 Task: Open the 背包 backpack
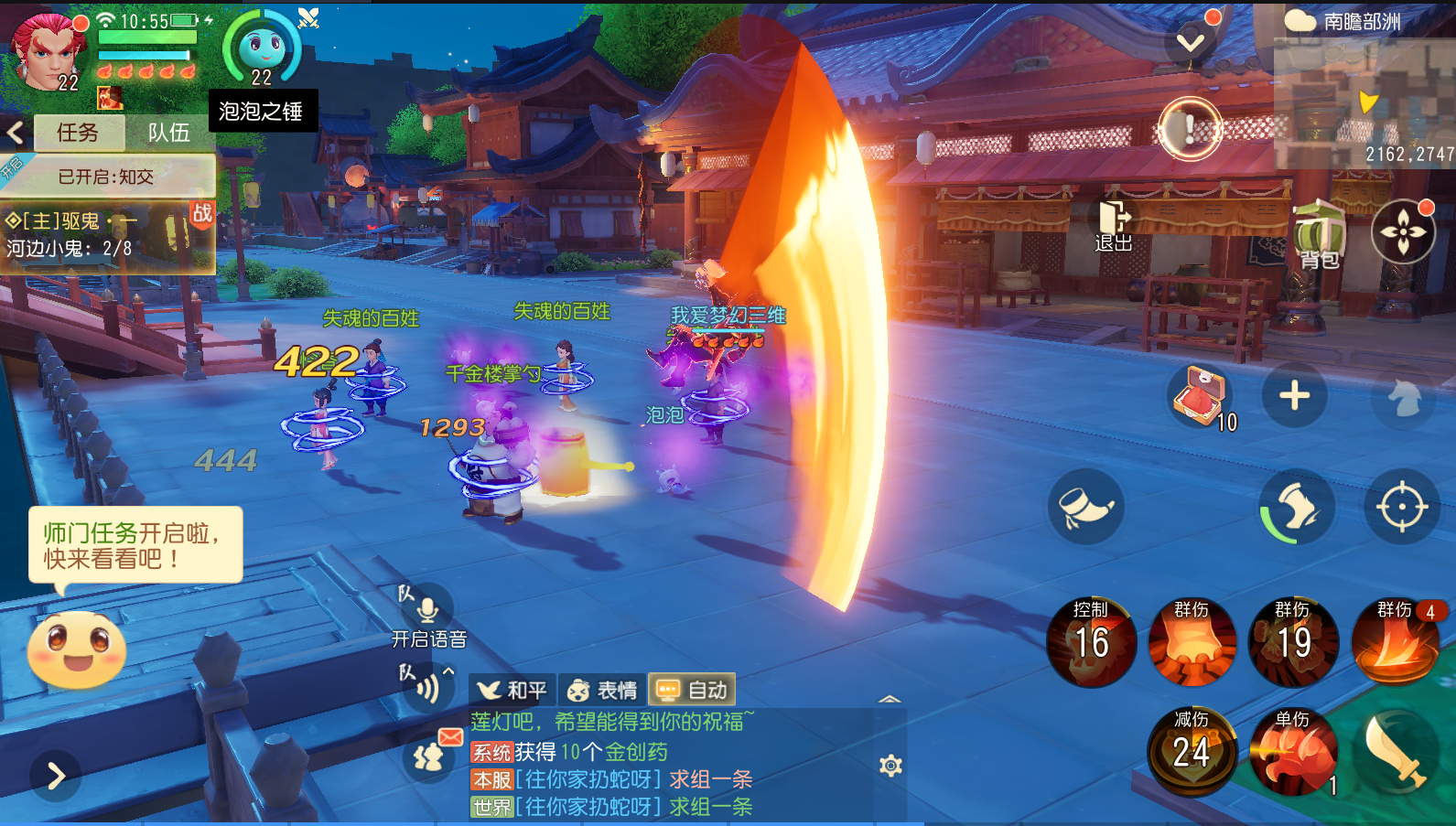click(1319, 236)
